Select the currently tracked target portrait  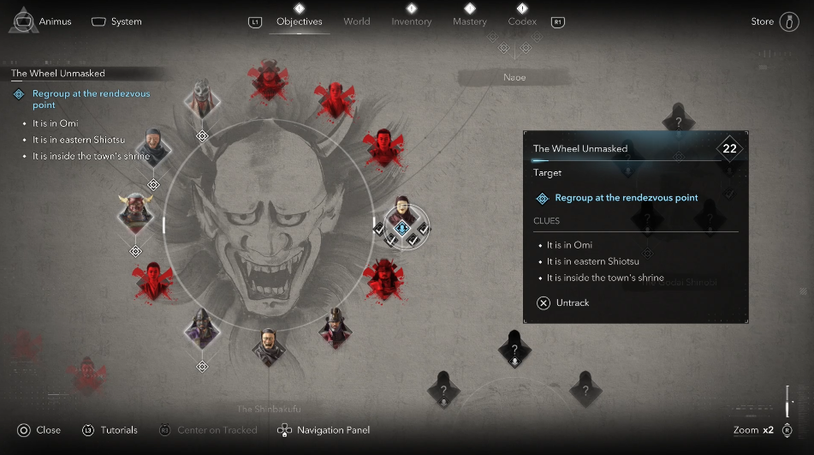[402, 218]
